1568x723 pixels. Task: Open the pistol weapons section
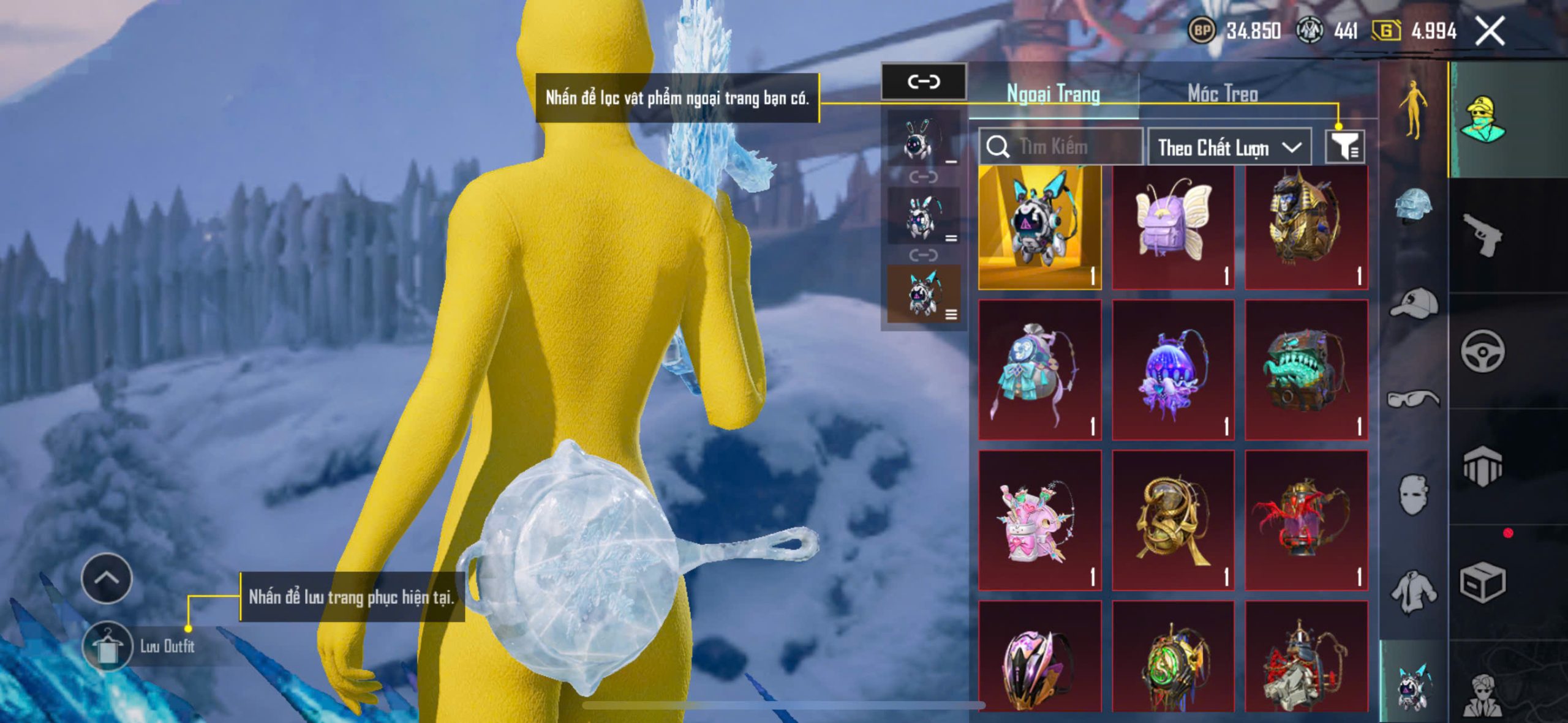click(x=1482, y=235)
